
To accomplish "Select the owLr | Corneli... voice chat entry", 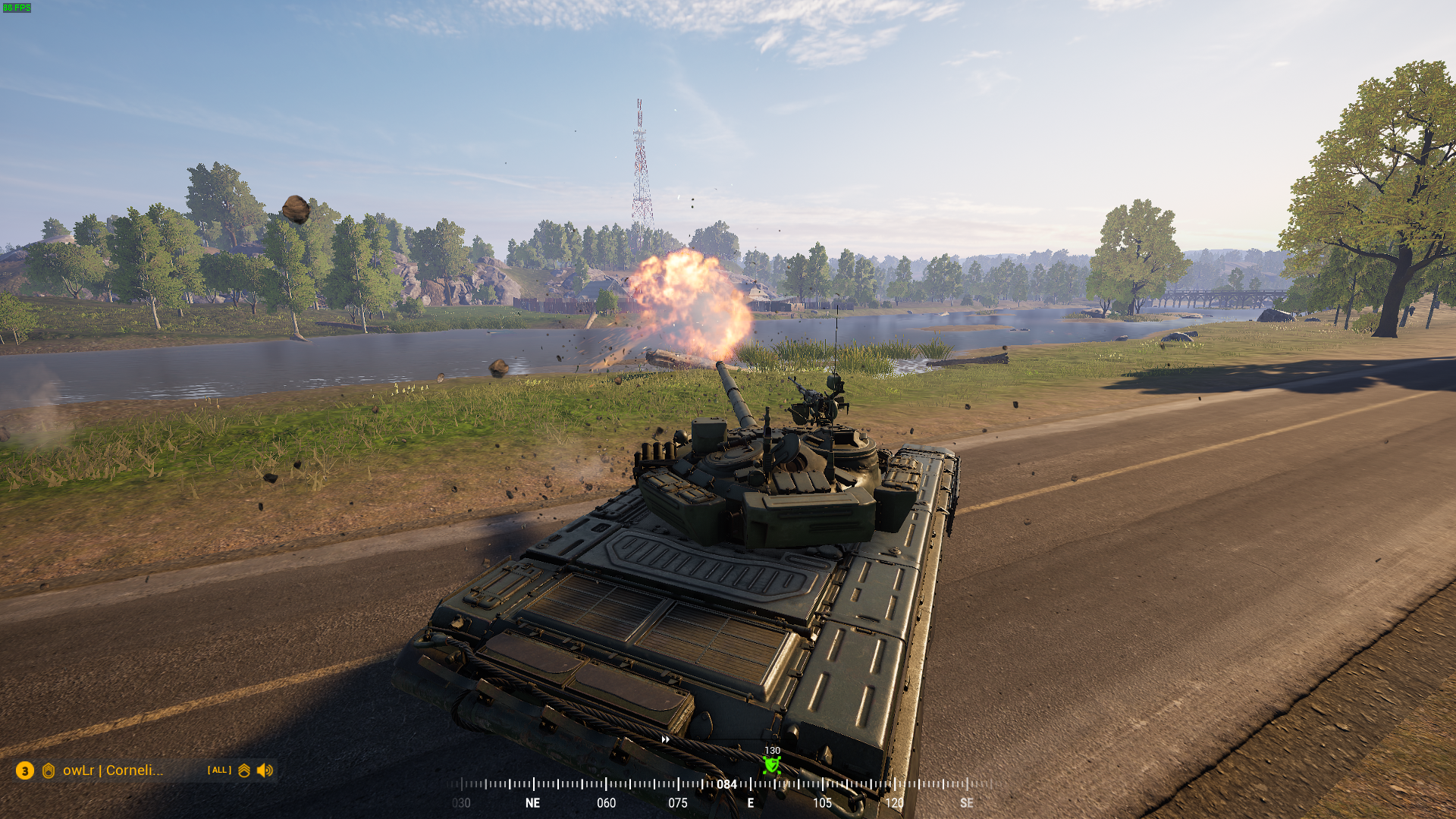I will (113, 770).
